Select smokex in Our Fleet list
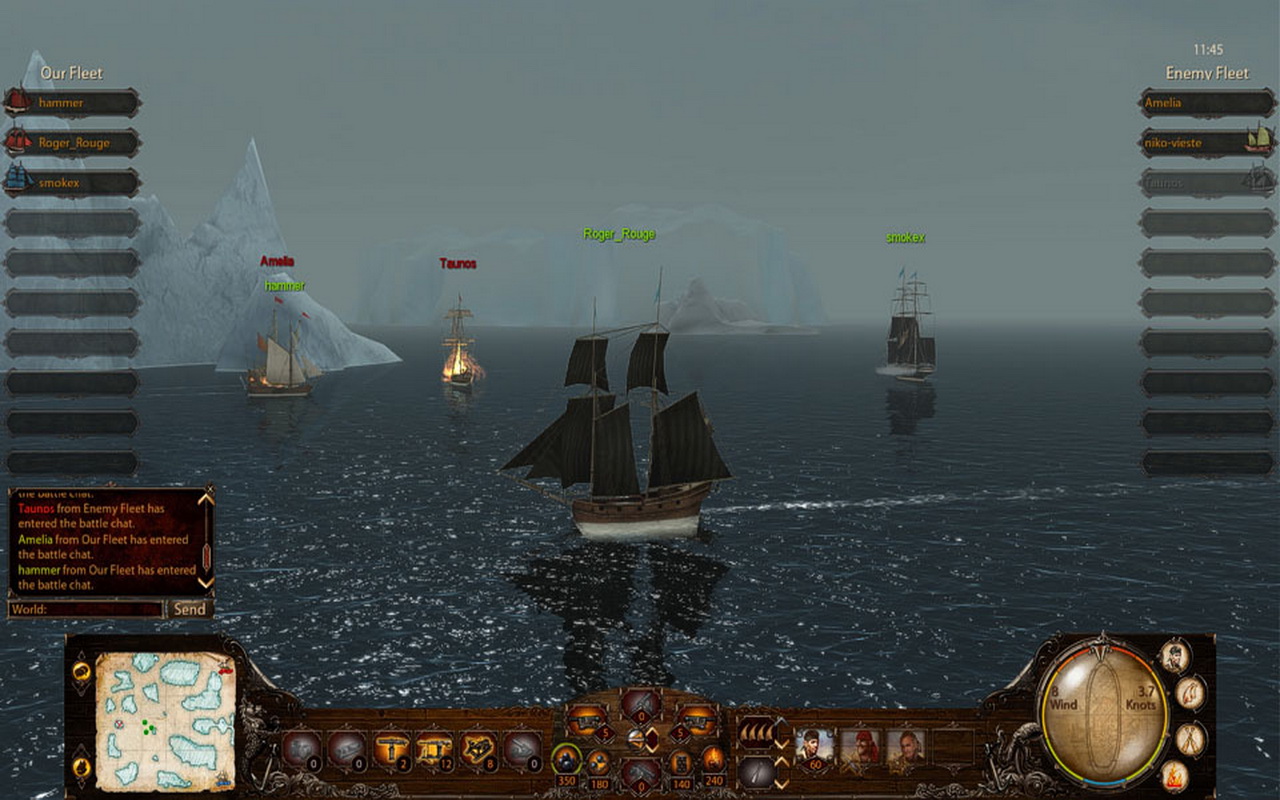 74,183
